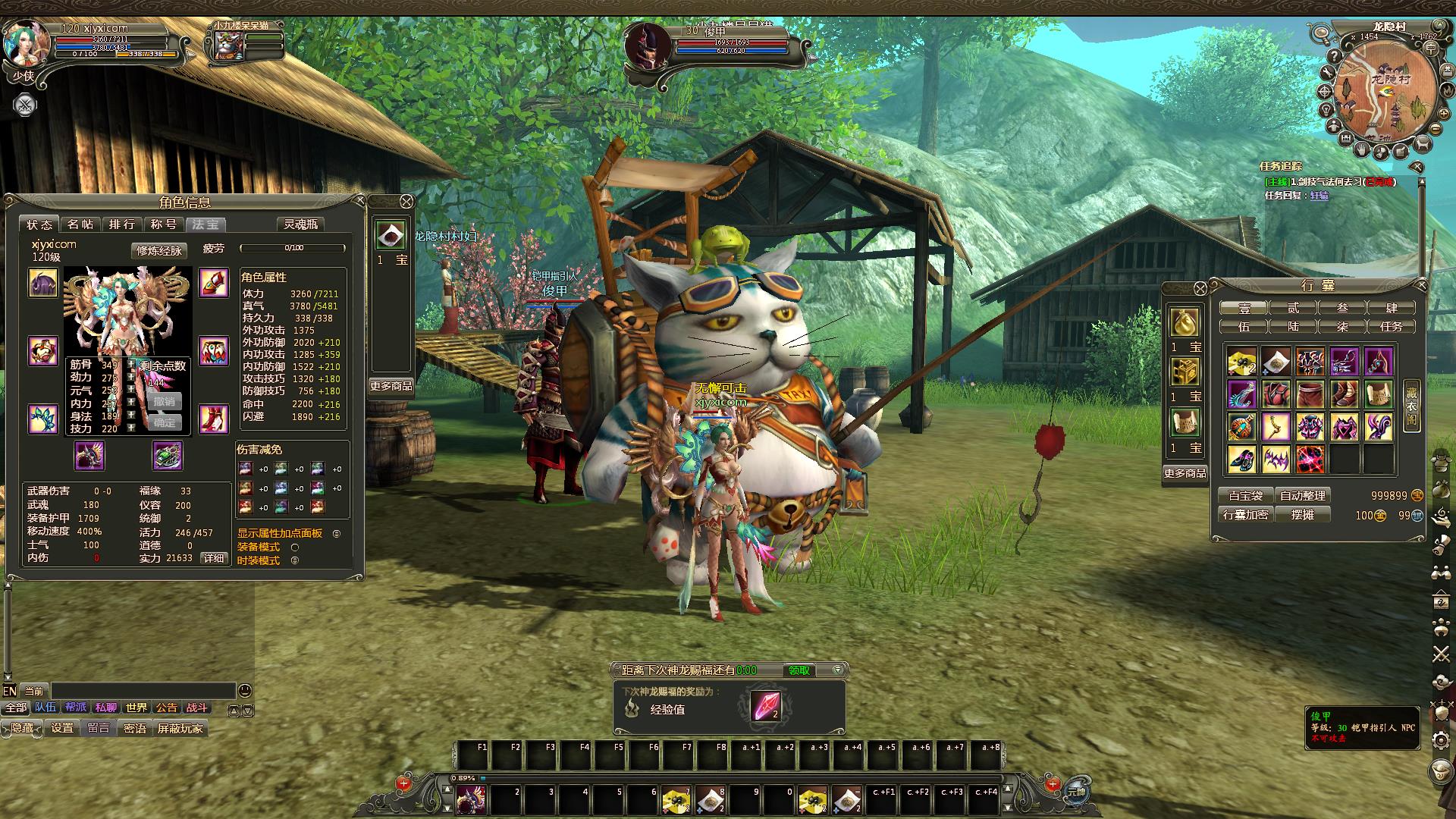Click 更多商品 next to the character panel
The width and height of the screenshot is (1456, 819).
(x=391, y=386)
